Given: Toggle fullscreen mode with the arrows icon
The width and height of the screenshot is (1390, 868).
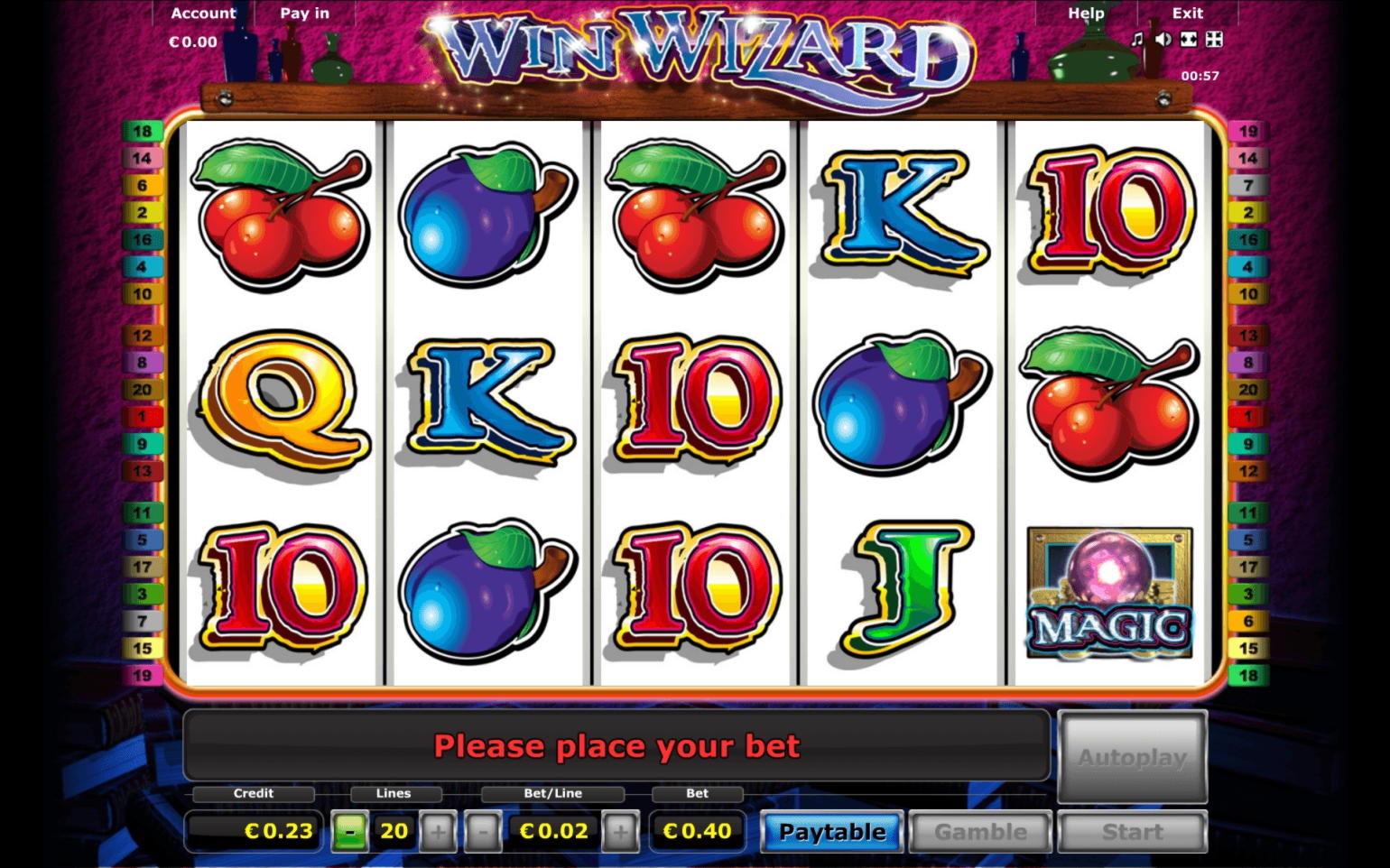Looking at the screenshot, I should point(1213,38).
